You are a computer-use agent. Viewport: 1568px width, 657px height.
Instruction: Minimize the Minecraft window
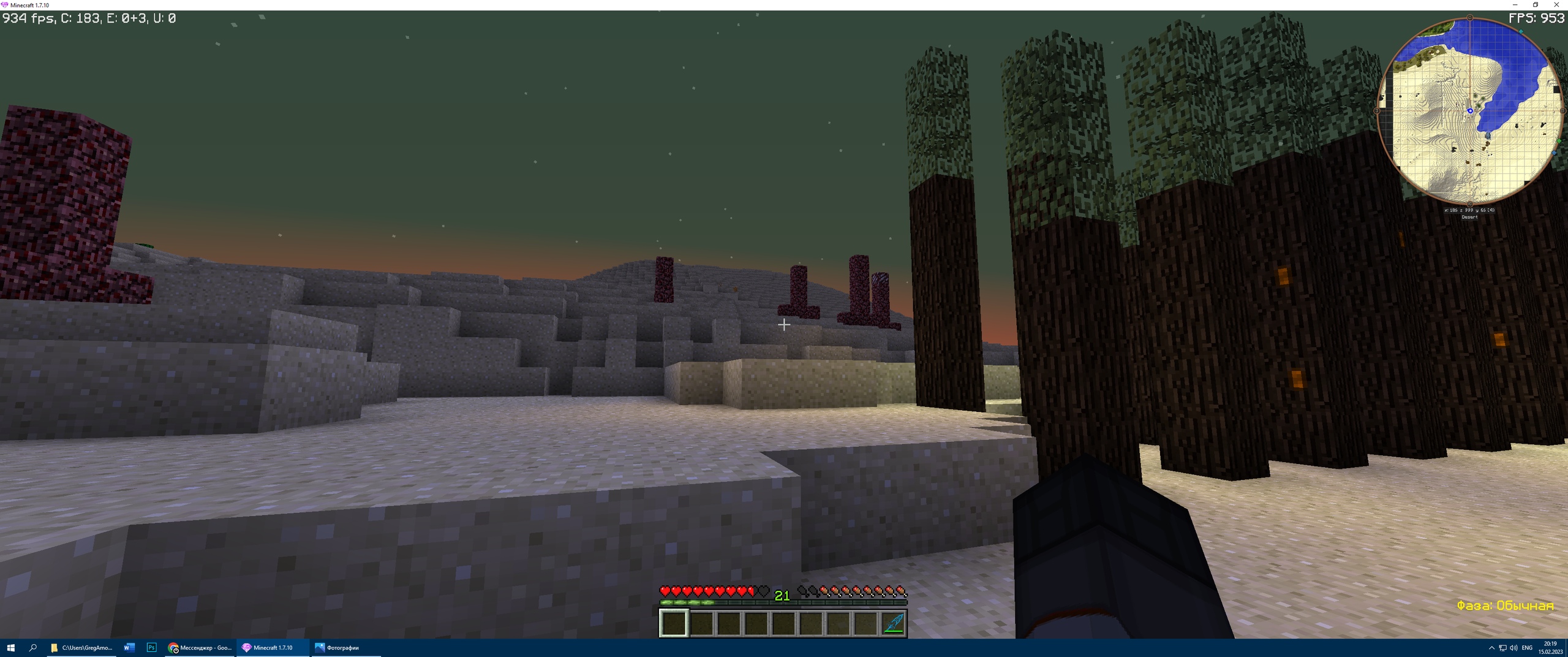click(x=1515, y=5)
